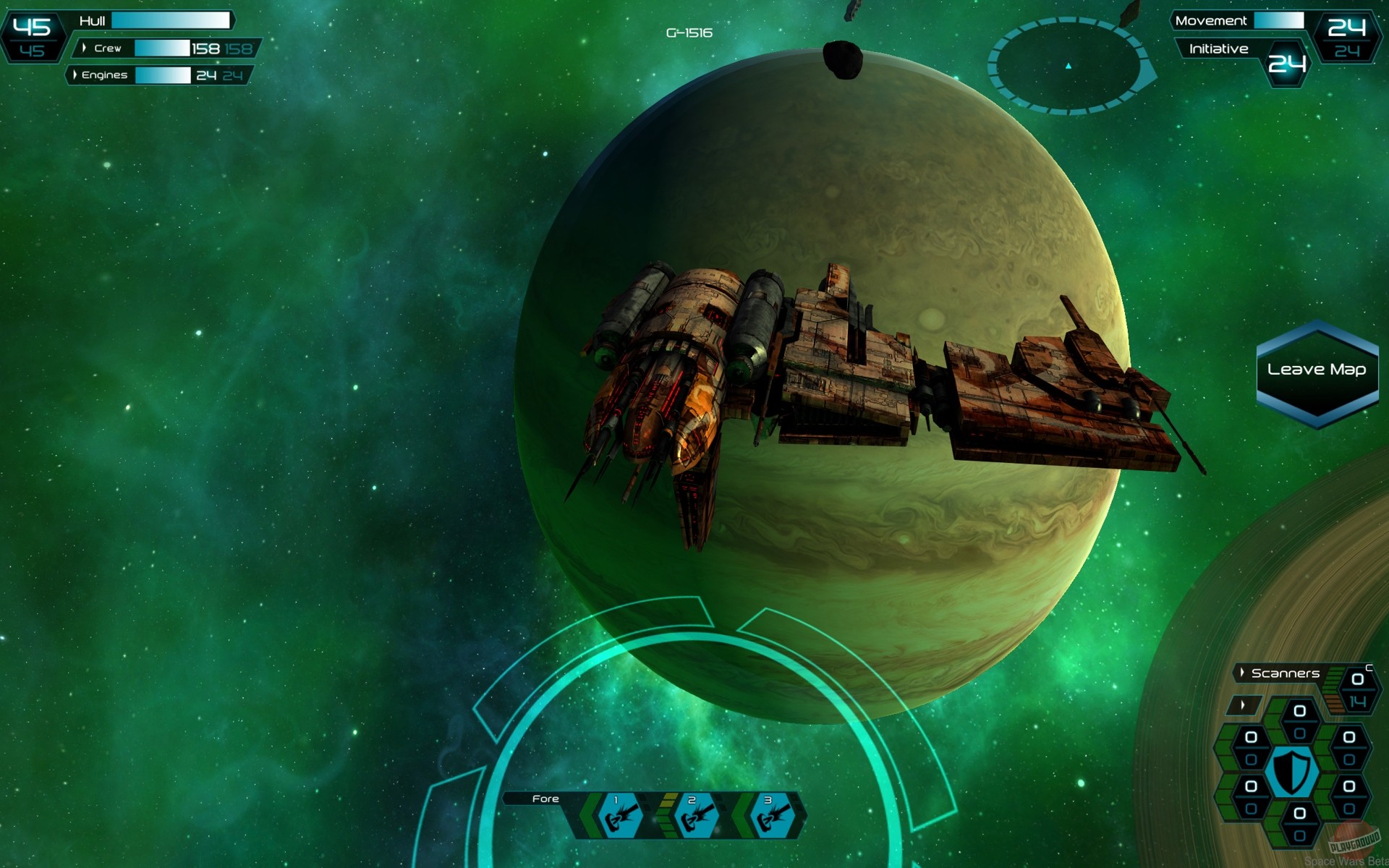
Task: Expand the Scanners panel
Action: [x=1280, y=672]
